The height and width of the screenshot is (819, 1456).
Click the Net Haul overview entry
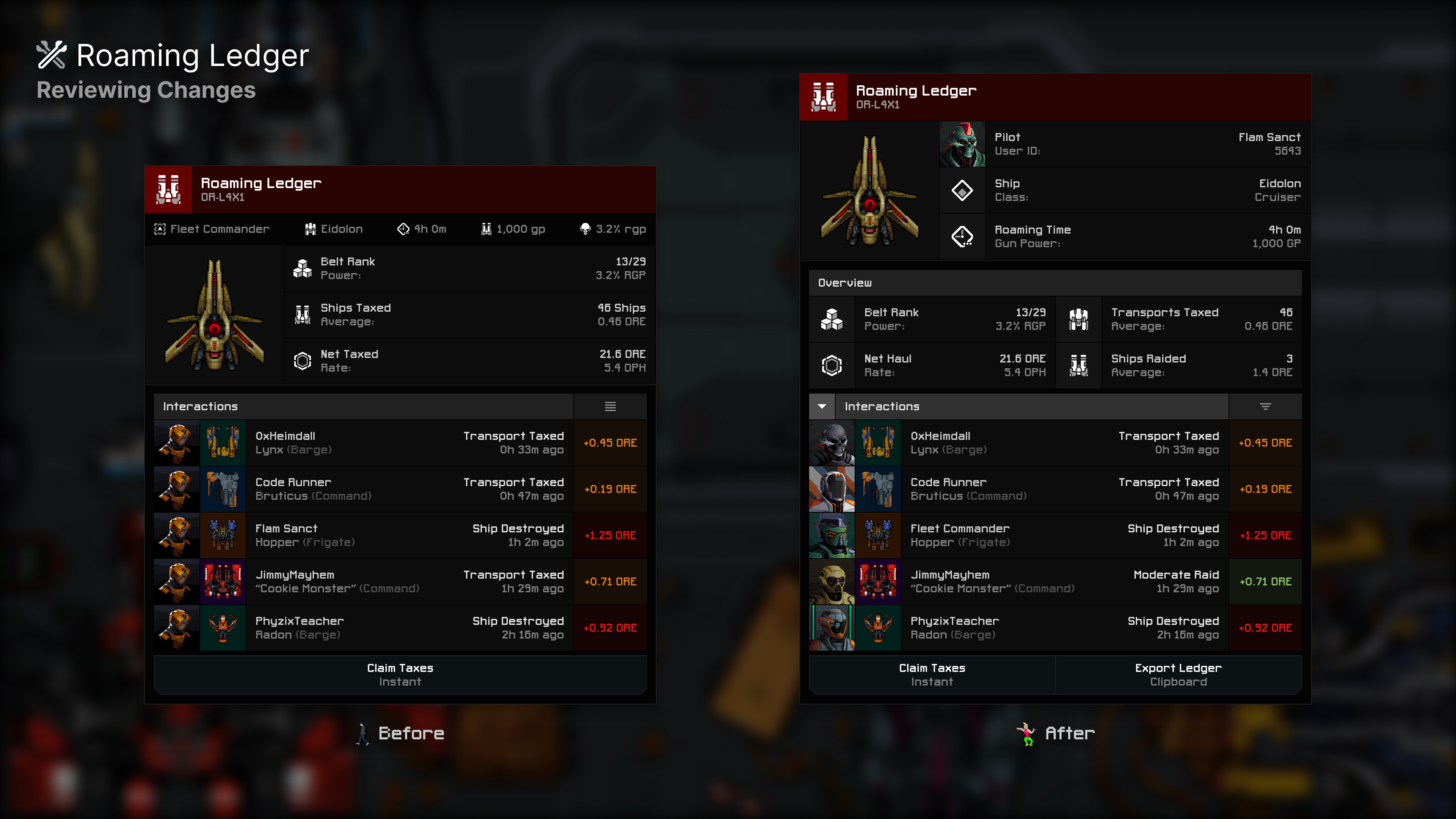932,366
